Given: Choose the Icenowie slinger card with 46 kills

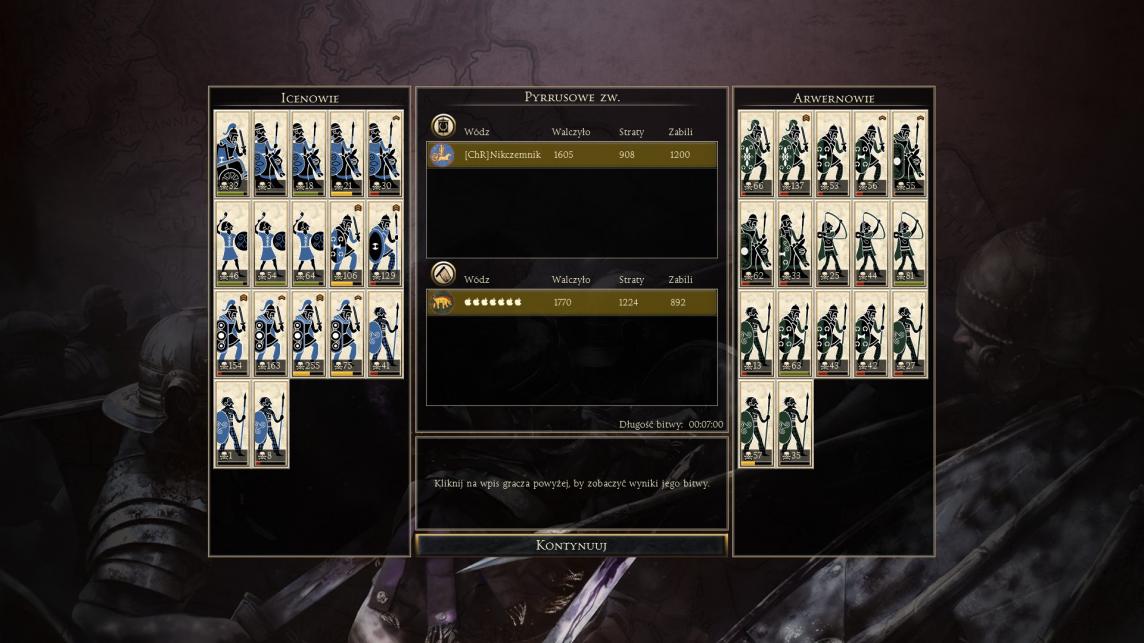Looking at the screenshot, I should click(x=232, y=244).
